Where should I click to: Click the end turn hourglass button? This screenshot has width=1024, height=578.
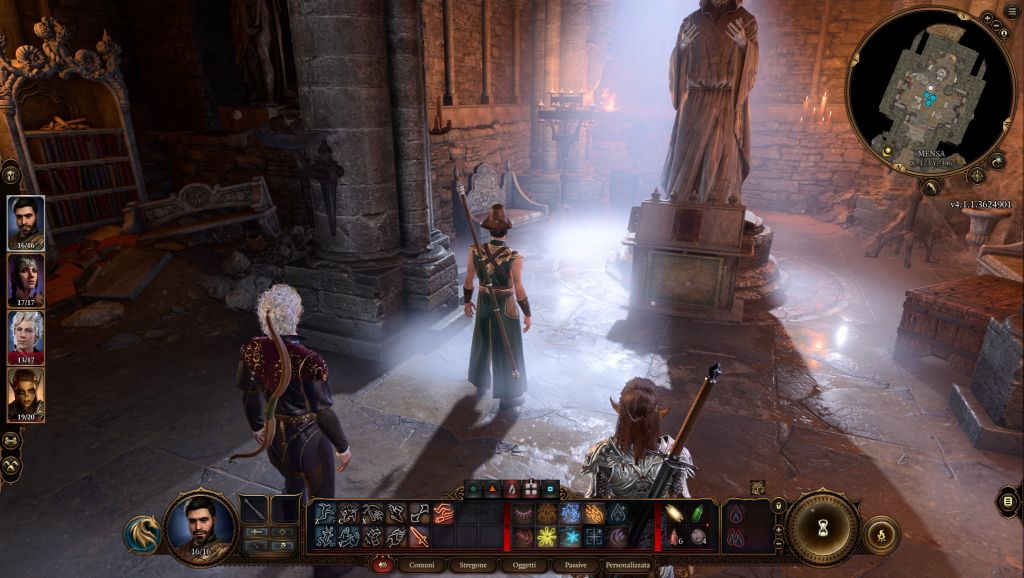point(823,526)
